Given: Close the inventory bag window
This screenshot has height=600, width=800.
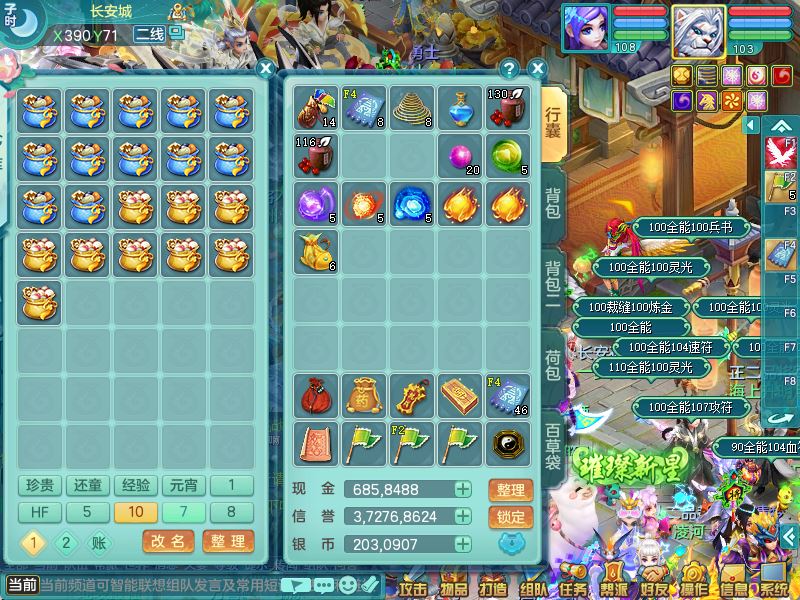Looking at the screenshot, I should [x=537, y=69].
